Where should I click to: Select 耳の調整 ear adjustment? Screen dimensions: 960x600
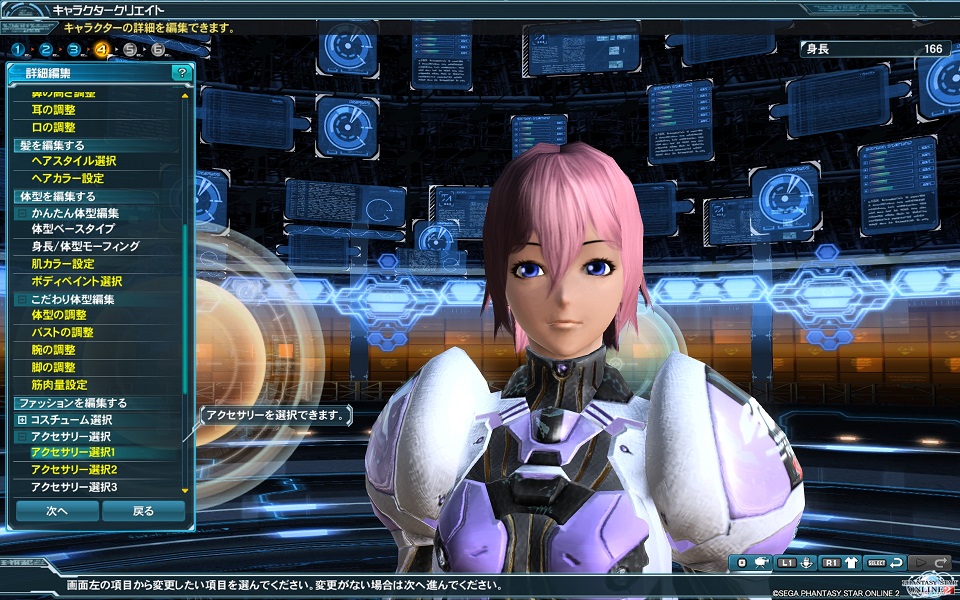pos(53,110)
